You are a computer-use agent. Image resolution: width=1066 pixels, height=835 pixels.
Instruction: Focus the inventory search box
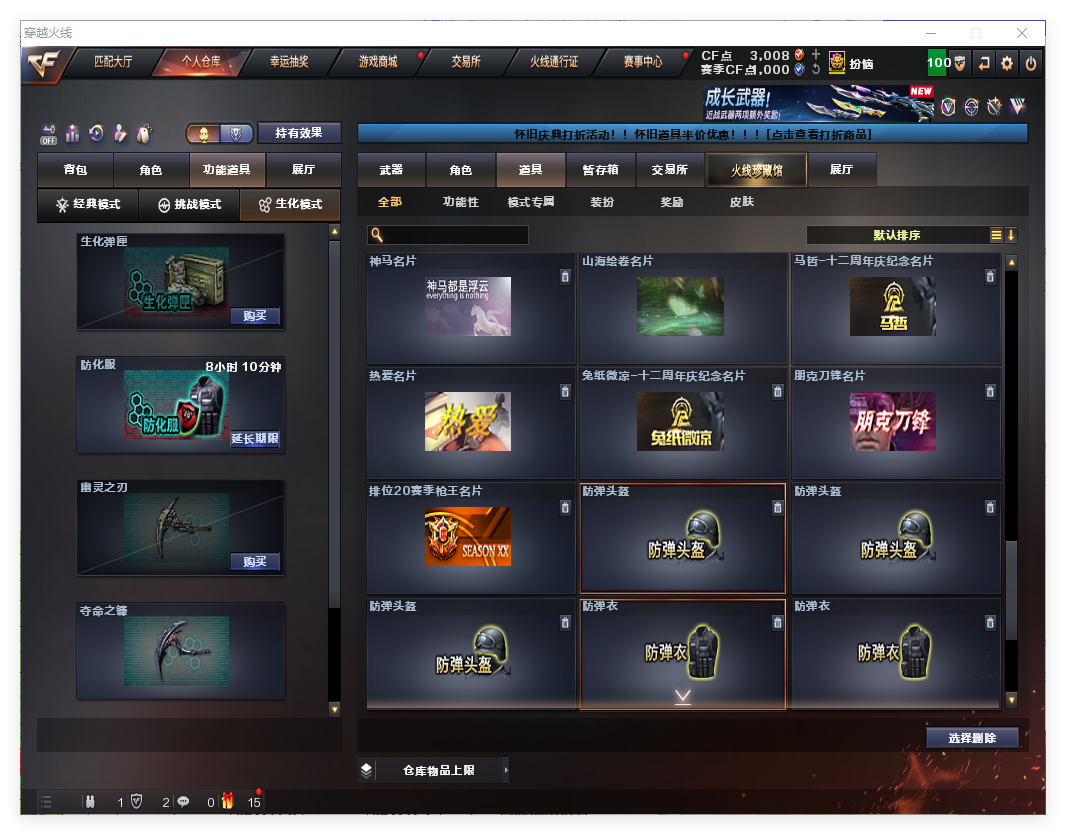(x=455, y=235)
